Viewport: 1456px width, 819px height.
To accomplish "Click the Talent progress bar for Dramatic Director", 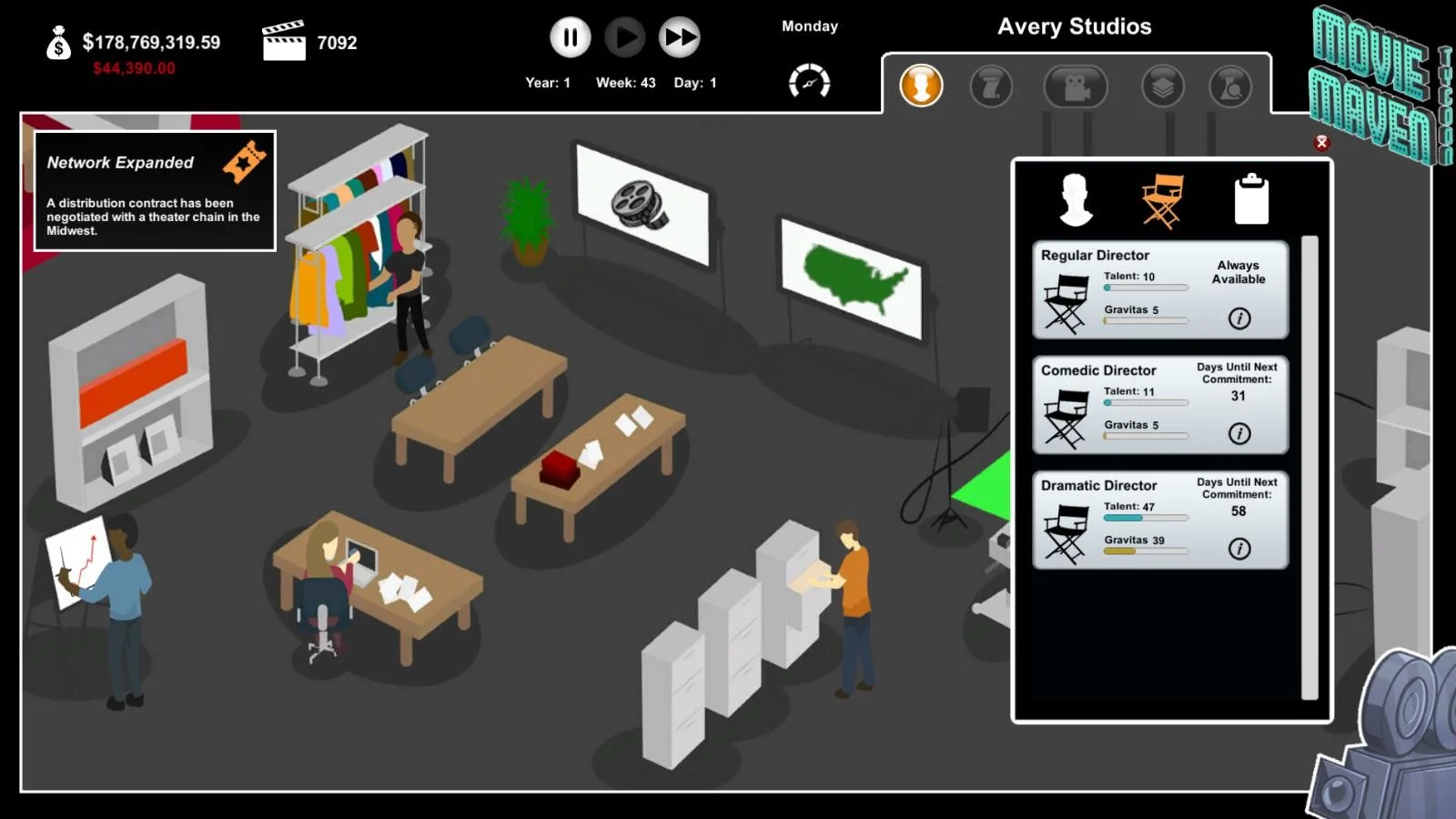I will click(x=1145, y=517).
